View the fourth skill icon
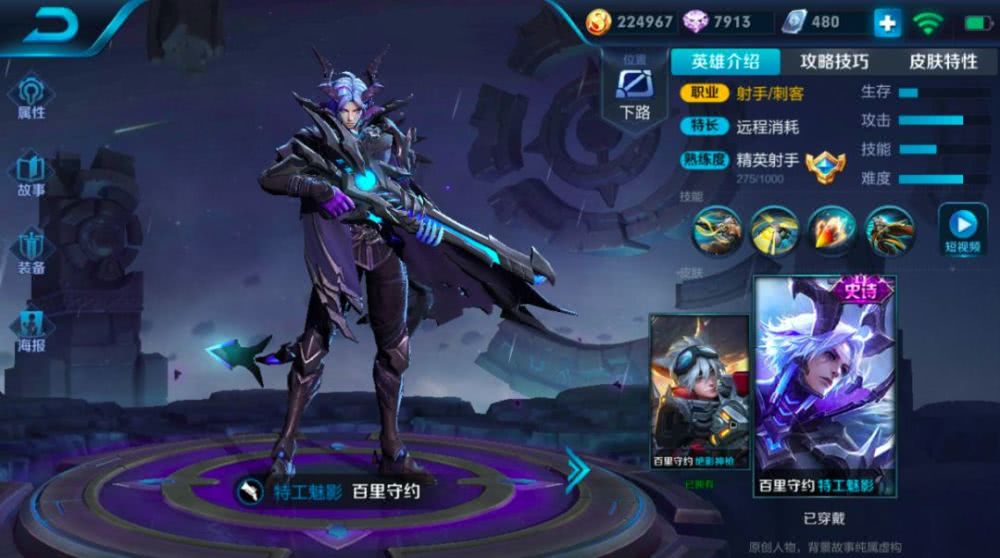 pos(889,229)
